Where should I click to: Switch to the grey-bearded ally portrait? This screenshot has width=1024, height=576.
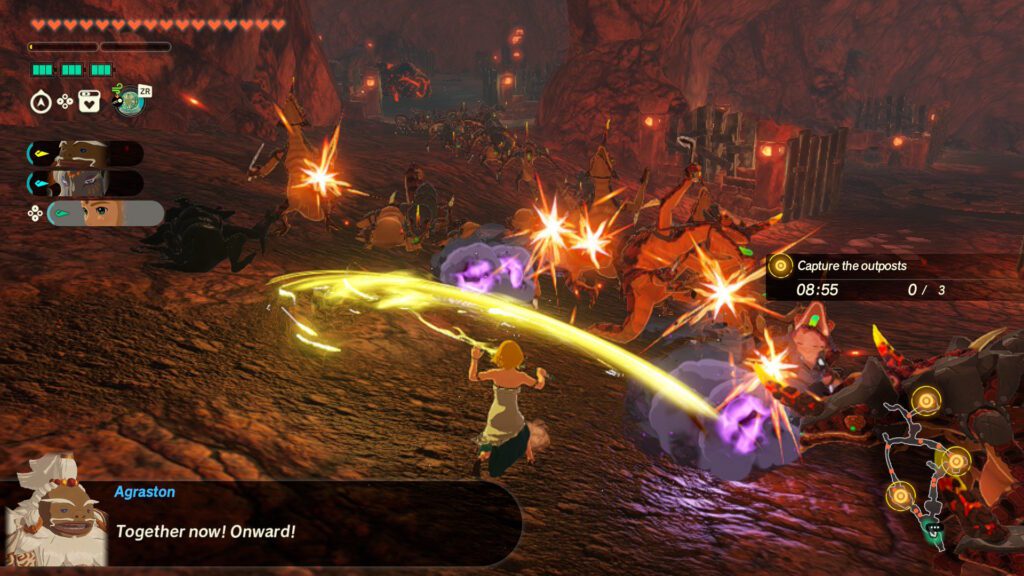click(84, 183)
